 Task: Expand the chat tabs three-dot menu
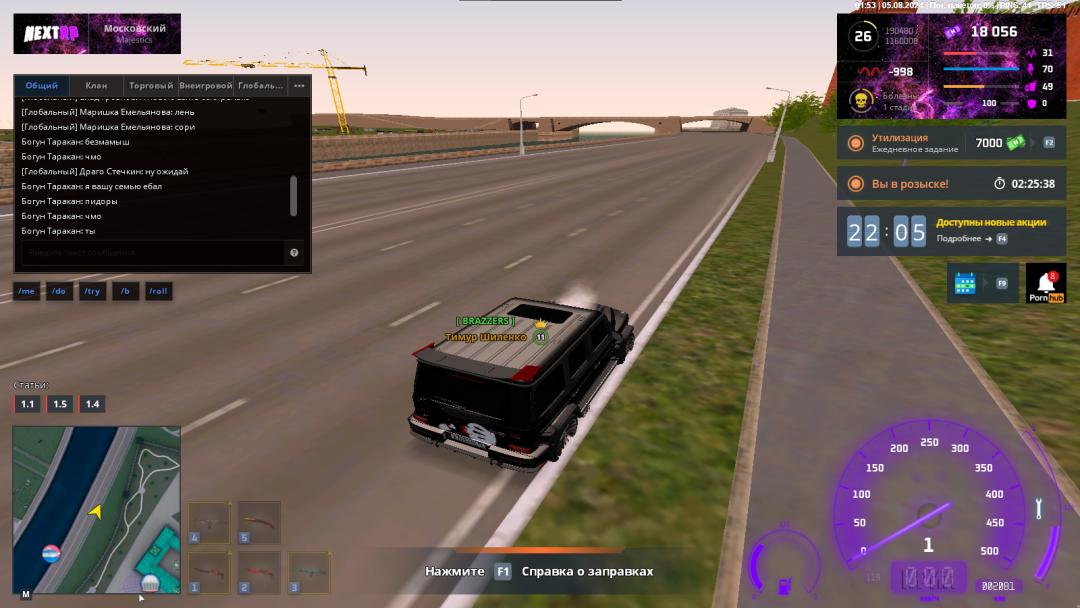pos(299,86)
